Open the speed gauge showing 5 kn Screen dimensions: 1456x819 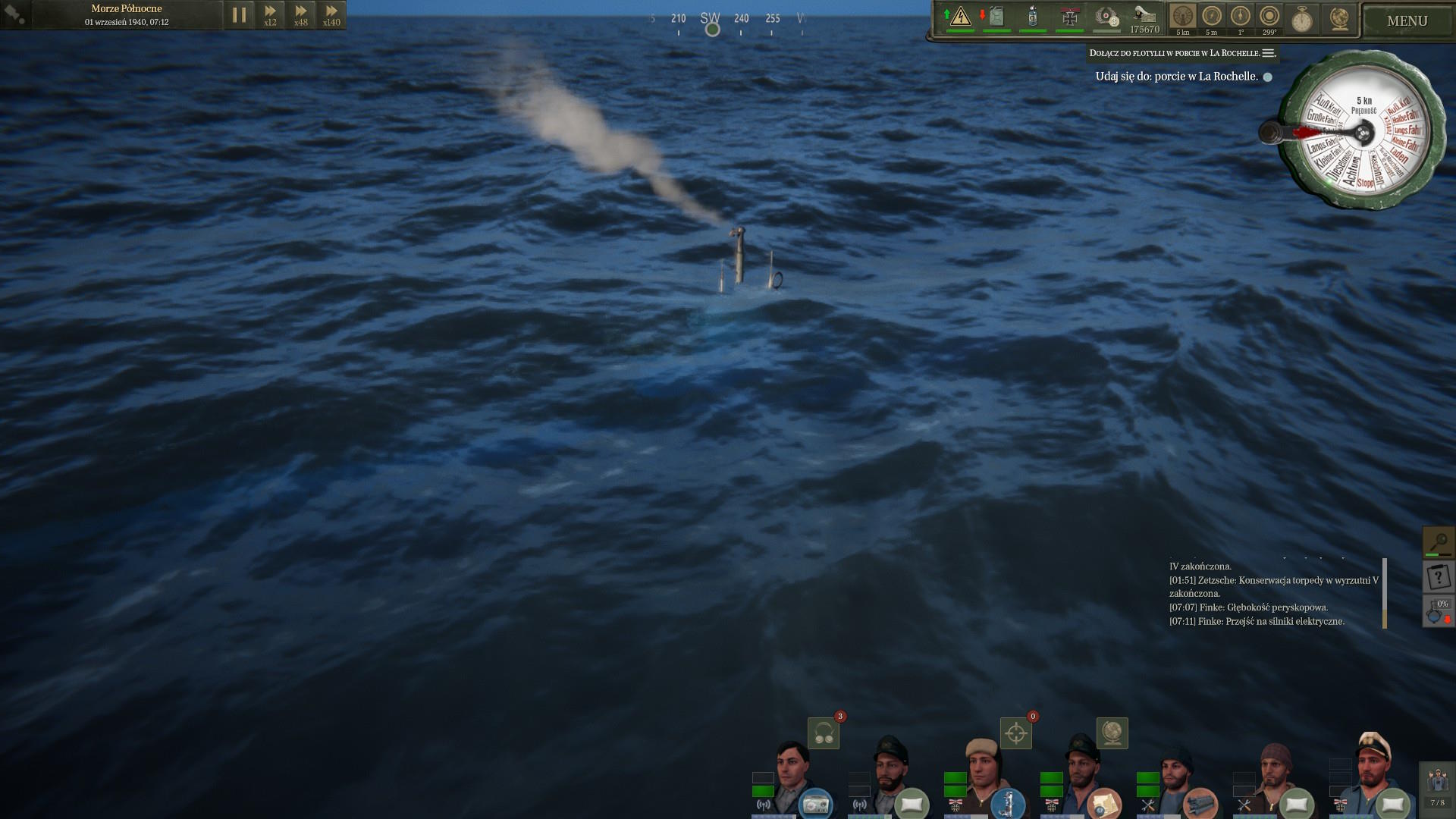pos(1182,17)
